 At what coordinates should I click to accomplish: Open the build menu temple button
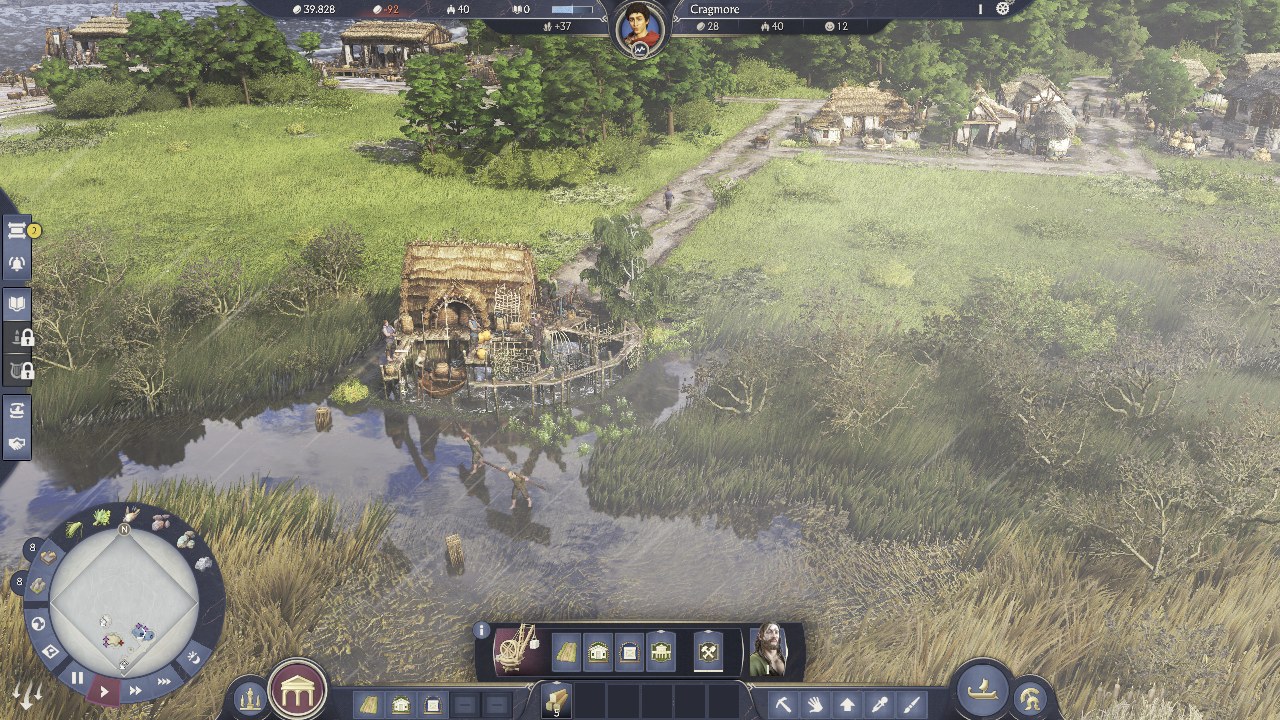[x=297, y=690]
